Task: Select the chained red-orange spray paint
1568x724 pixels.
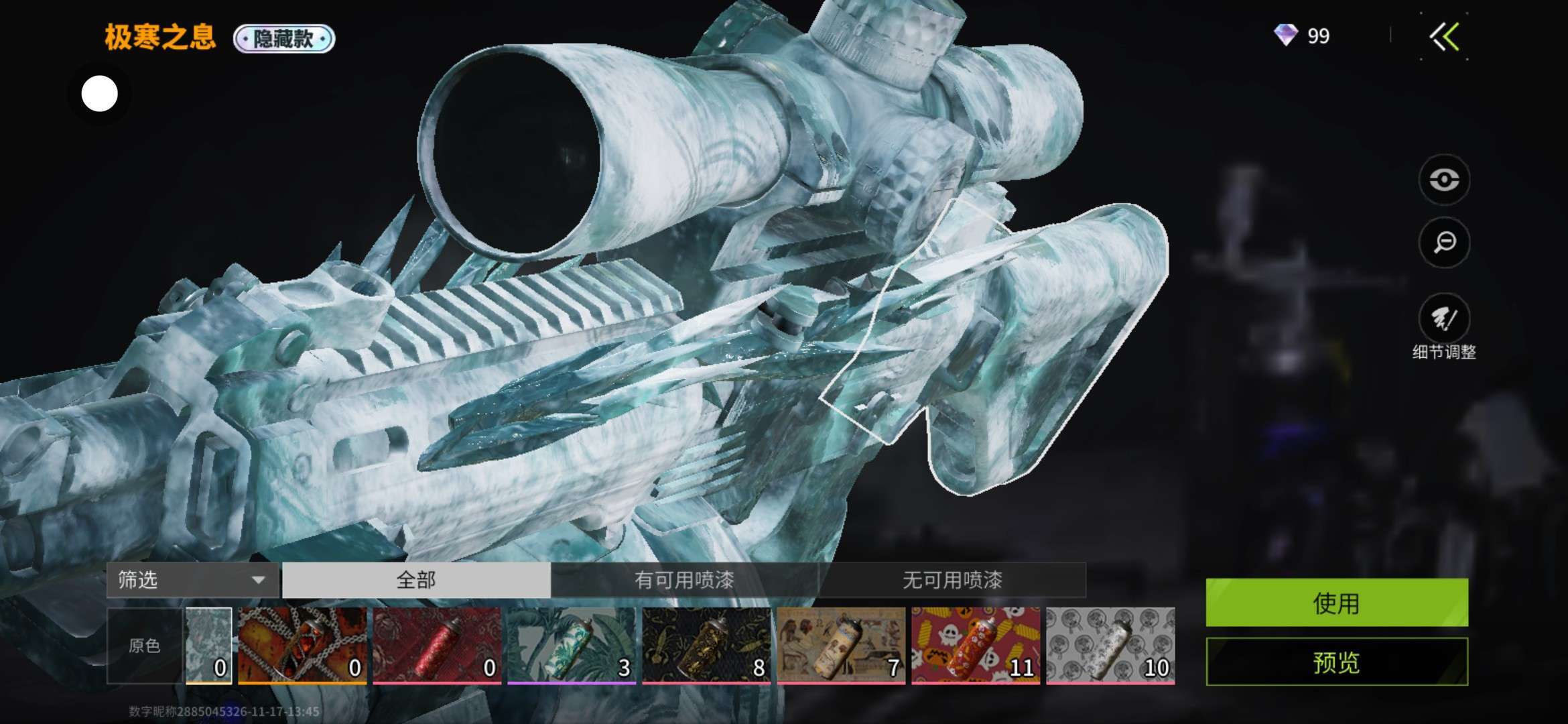Action: tap(302, 646)
